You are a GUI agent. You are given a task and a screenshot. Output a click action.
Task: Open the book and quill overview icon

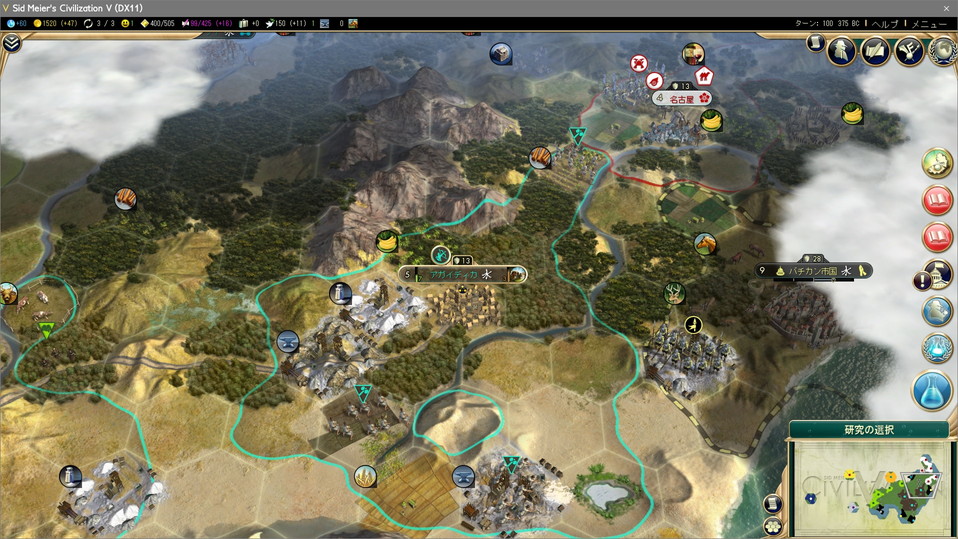[875, 52]
